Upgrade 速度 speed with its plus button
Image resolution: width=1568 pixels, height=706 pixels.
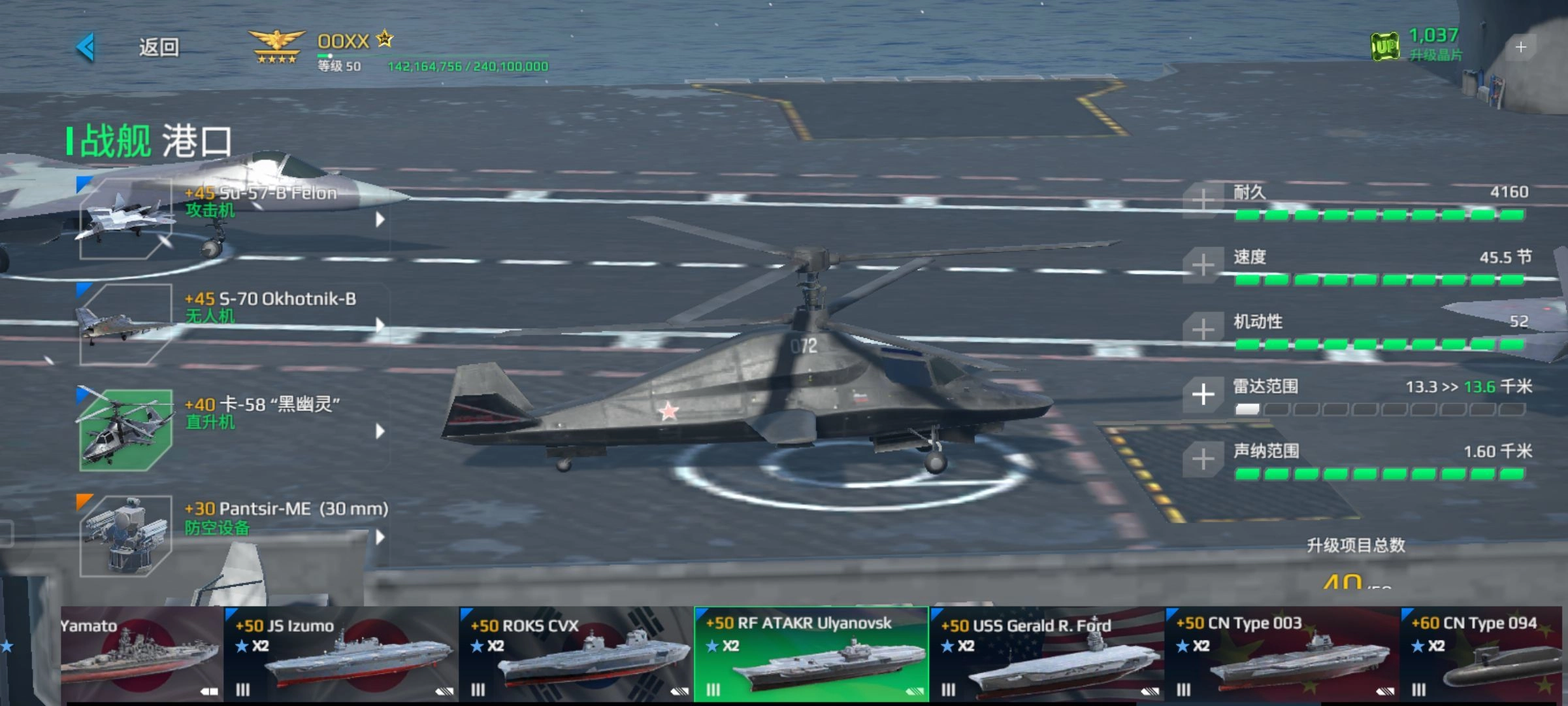(x=1203, y=265)
